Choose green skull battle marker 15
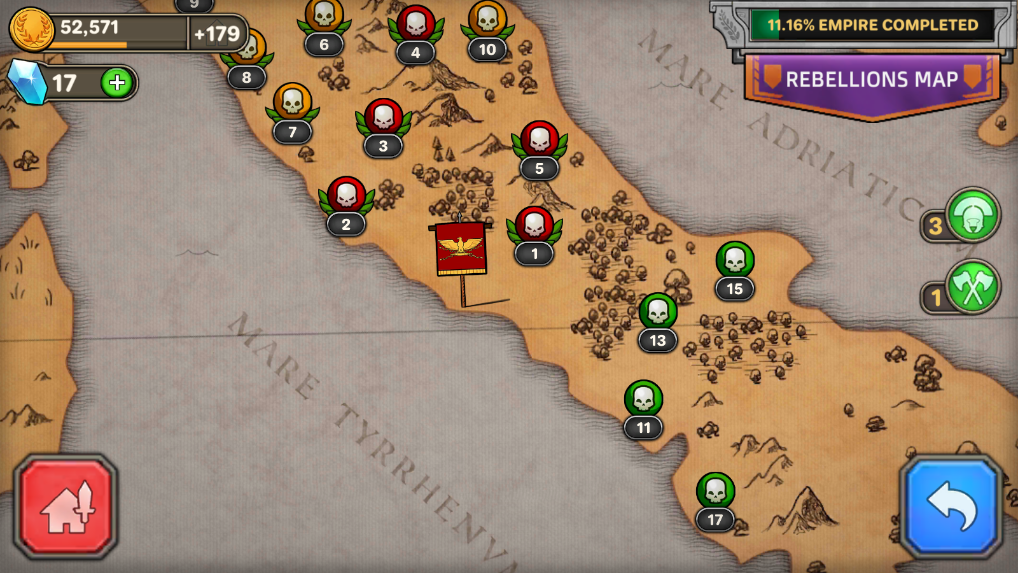The height and width of the screenshot is (573, 1018). point(735,261)
